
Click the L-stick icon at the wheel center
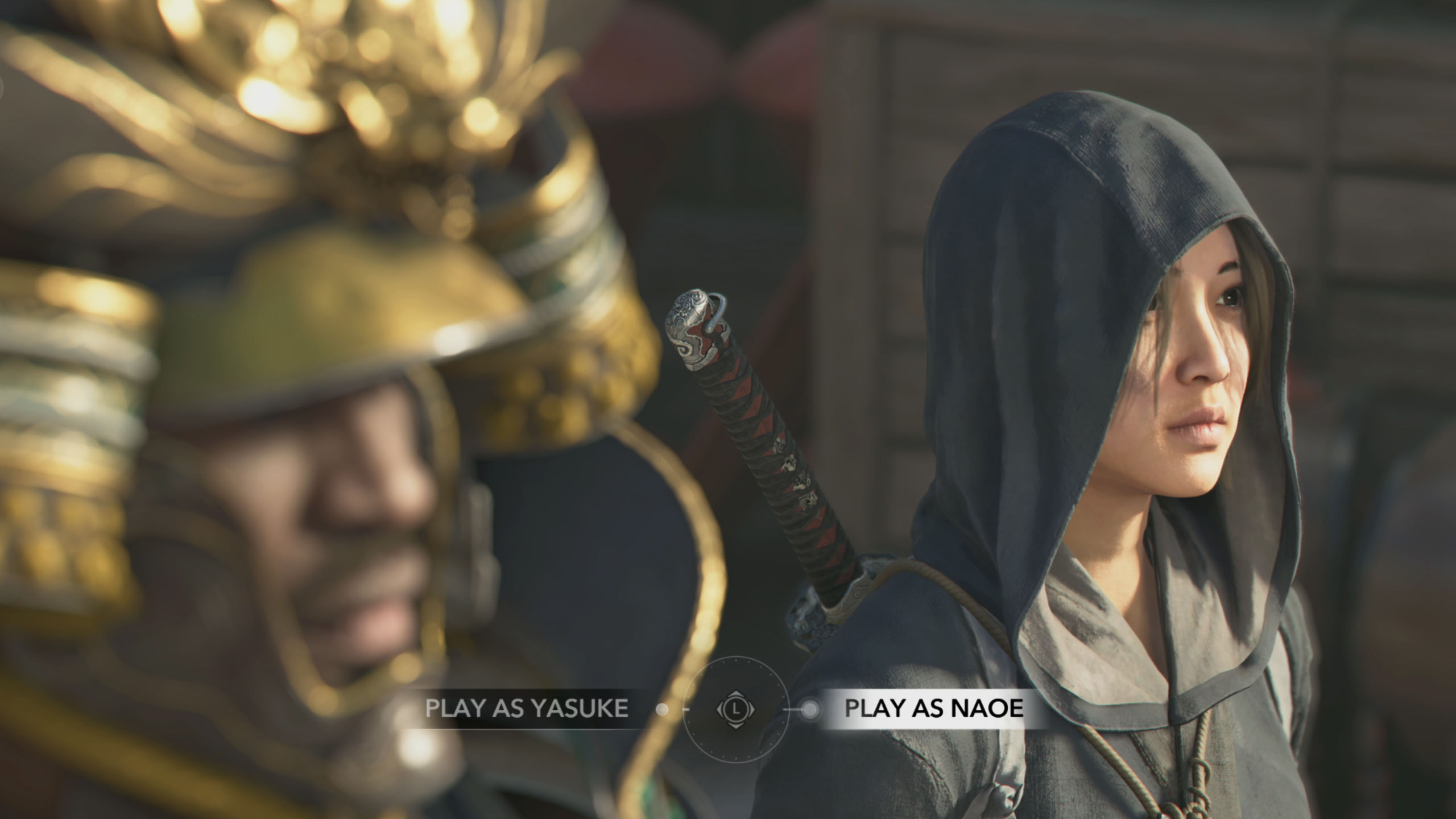pyautogui.click(x=736, y=709)
